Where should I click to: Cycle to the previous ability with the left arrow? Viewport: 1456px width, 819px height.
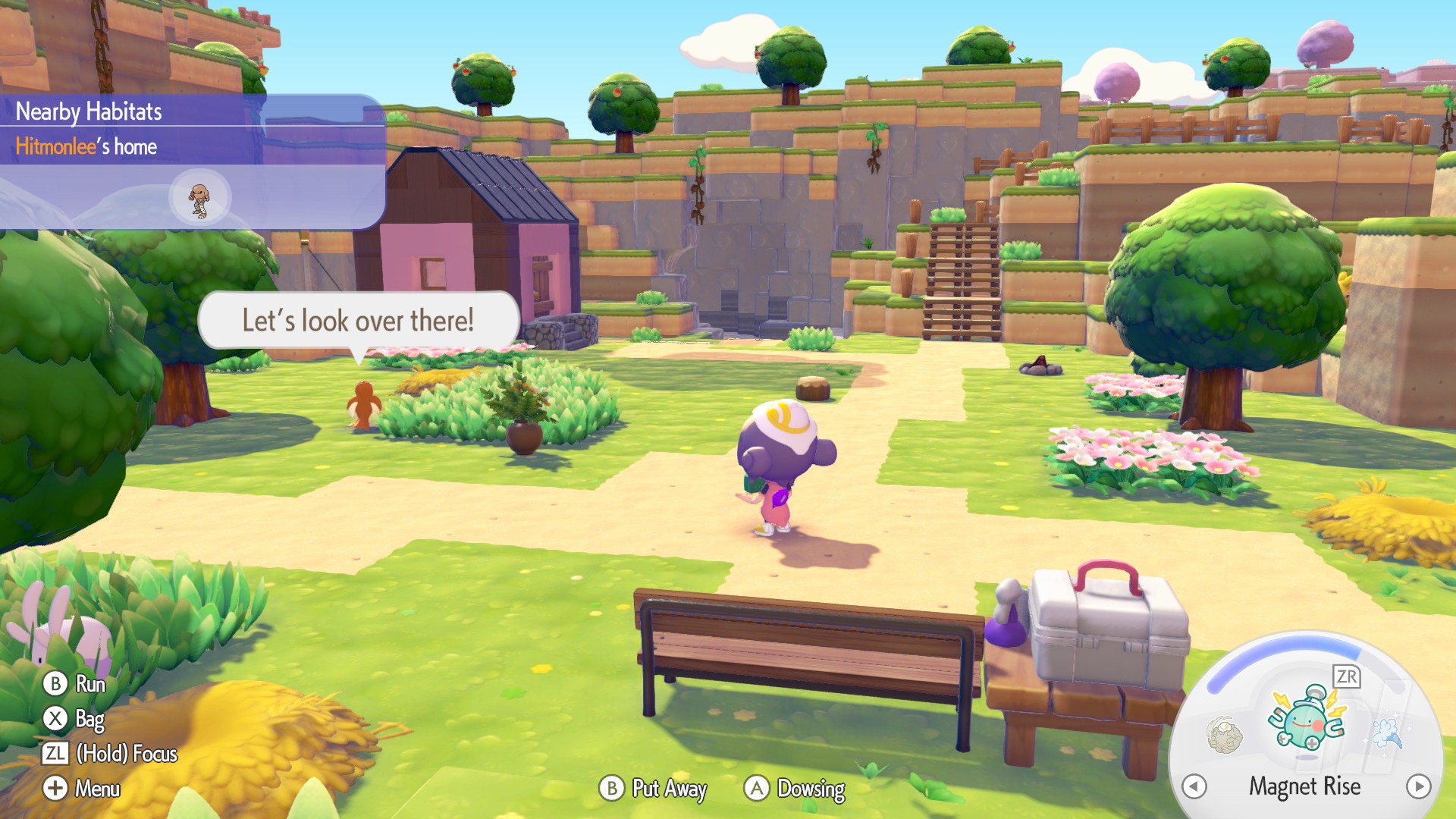click(1194, 786)
